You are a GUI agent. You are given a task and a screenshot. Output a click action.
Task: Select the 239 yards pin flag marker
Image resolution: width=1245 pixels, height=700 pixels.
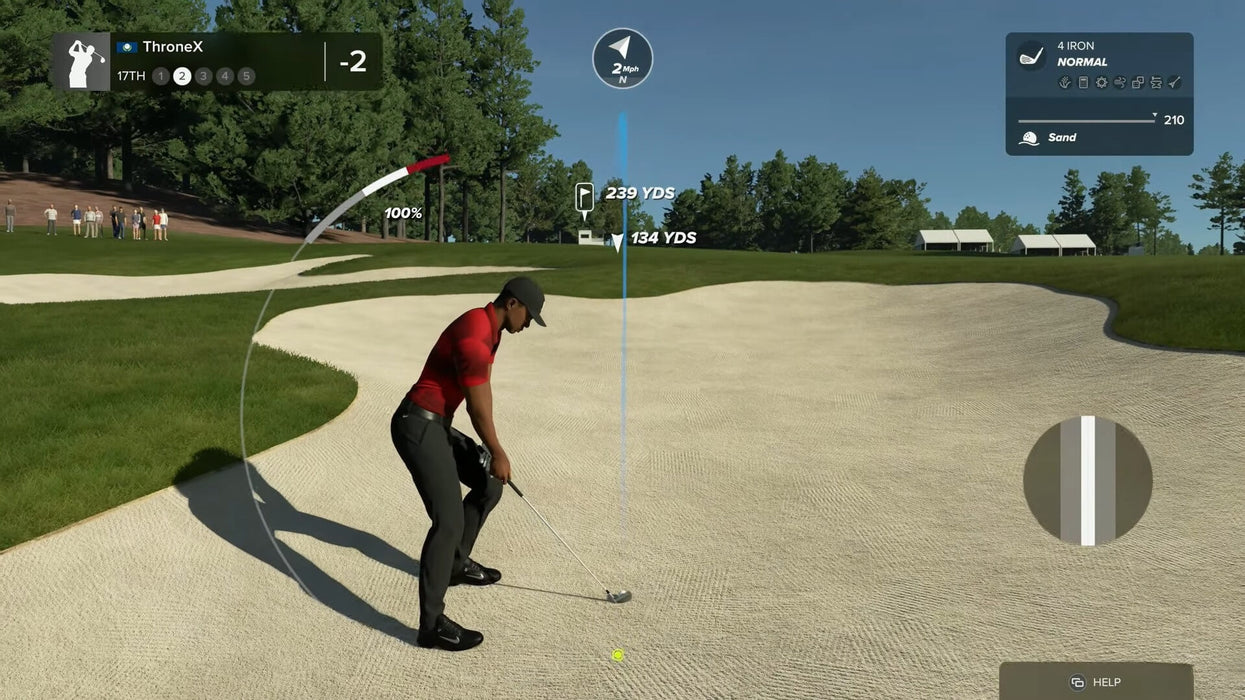pos(585,196)
